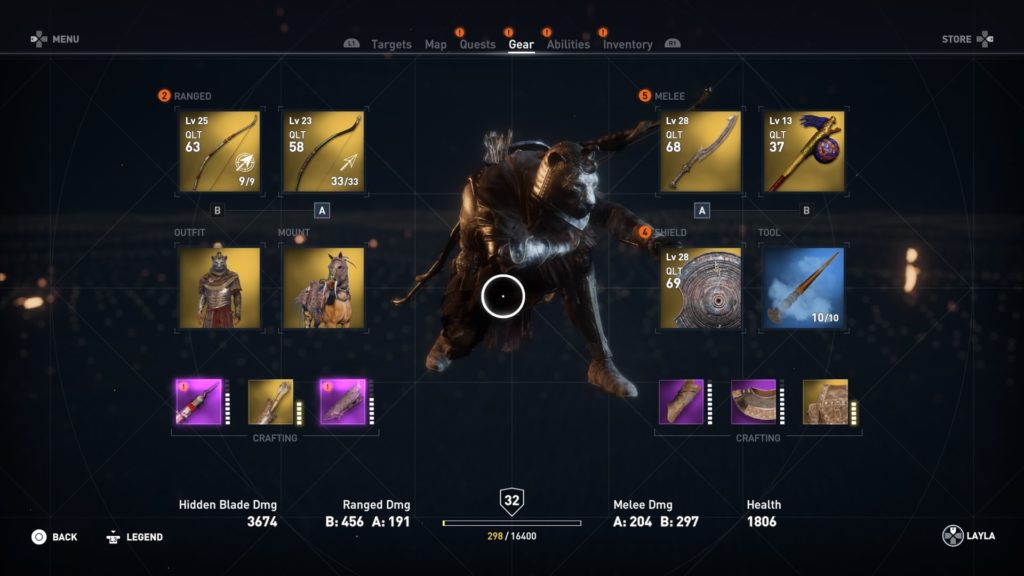Open the Inventory tab
The width and height of the screenshot is (1024, 576).
pyautogui.click(x=627, y=44)
